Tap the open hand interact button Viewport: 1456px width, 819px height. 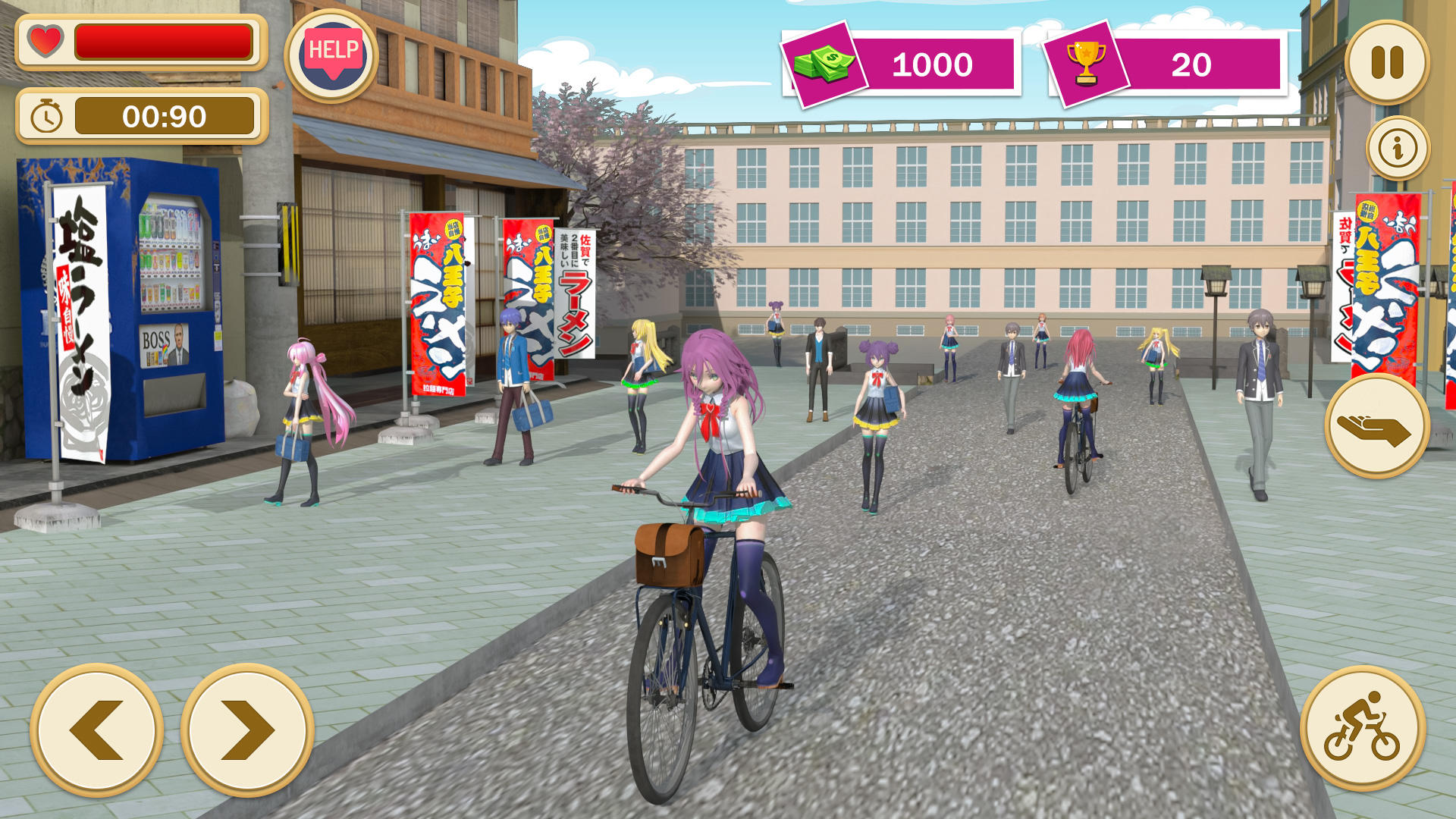point(1376,426)
